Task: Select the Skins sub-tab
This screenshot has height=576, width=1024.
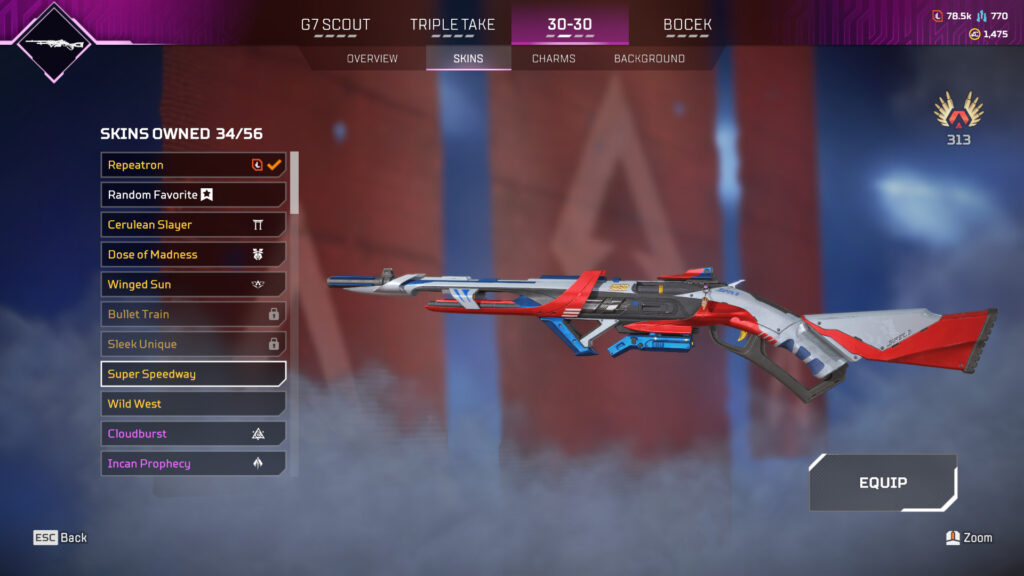Action: [468, 59]
